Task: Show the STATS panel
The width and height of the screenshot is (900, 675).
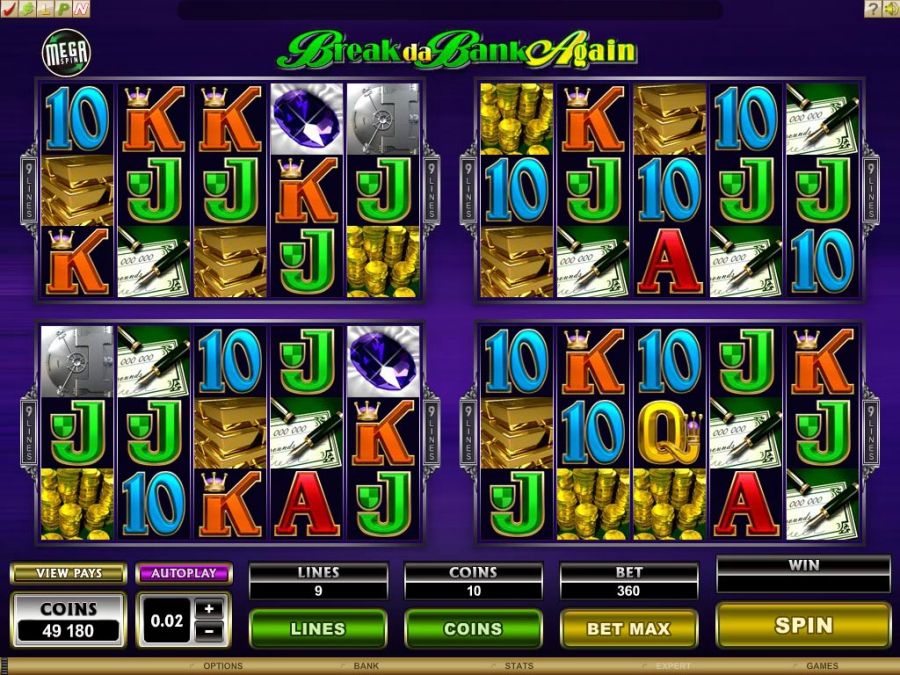Action: coord(519,666)
